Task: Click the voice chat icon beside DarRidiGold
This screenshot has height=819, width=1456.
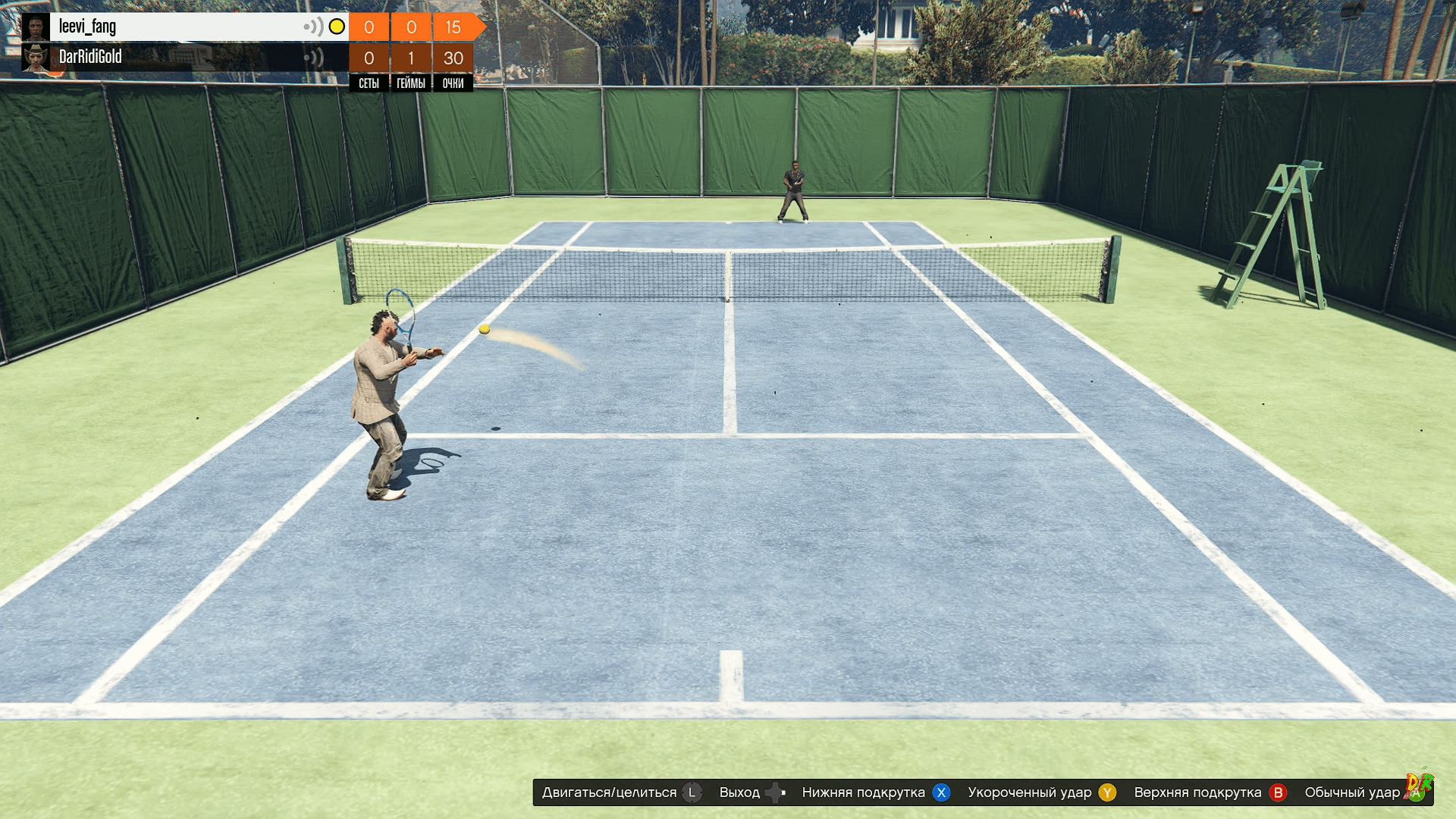Action: (313, 58)
